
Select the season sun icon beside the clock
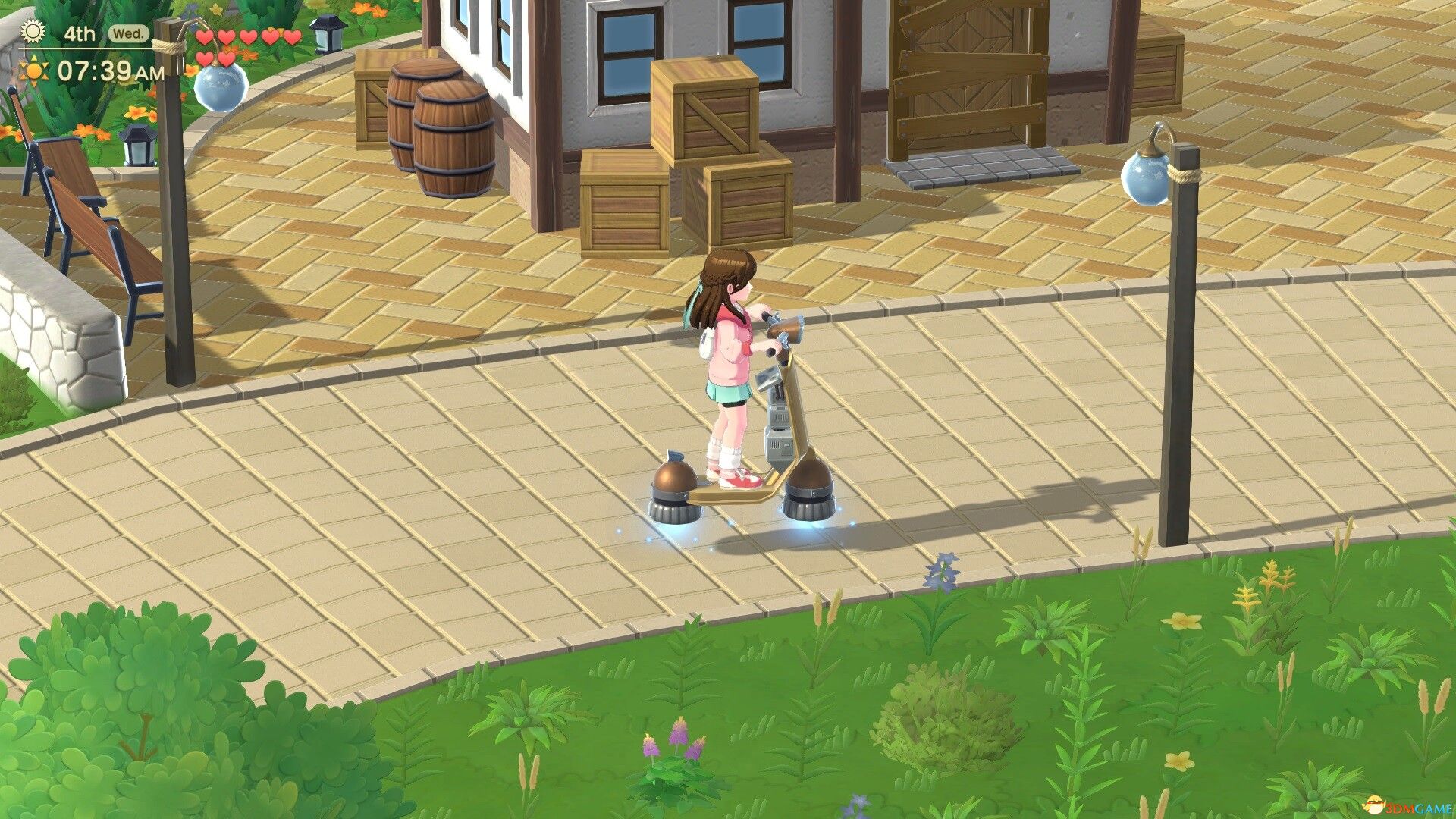pos(34,71)
